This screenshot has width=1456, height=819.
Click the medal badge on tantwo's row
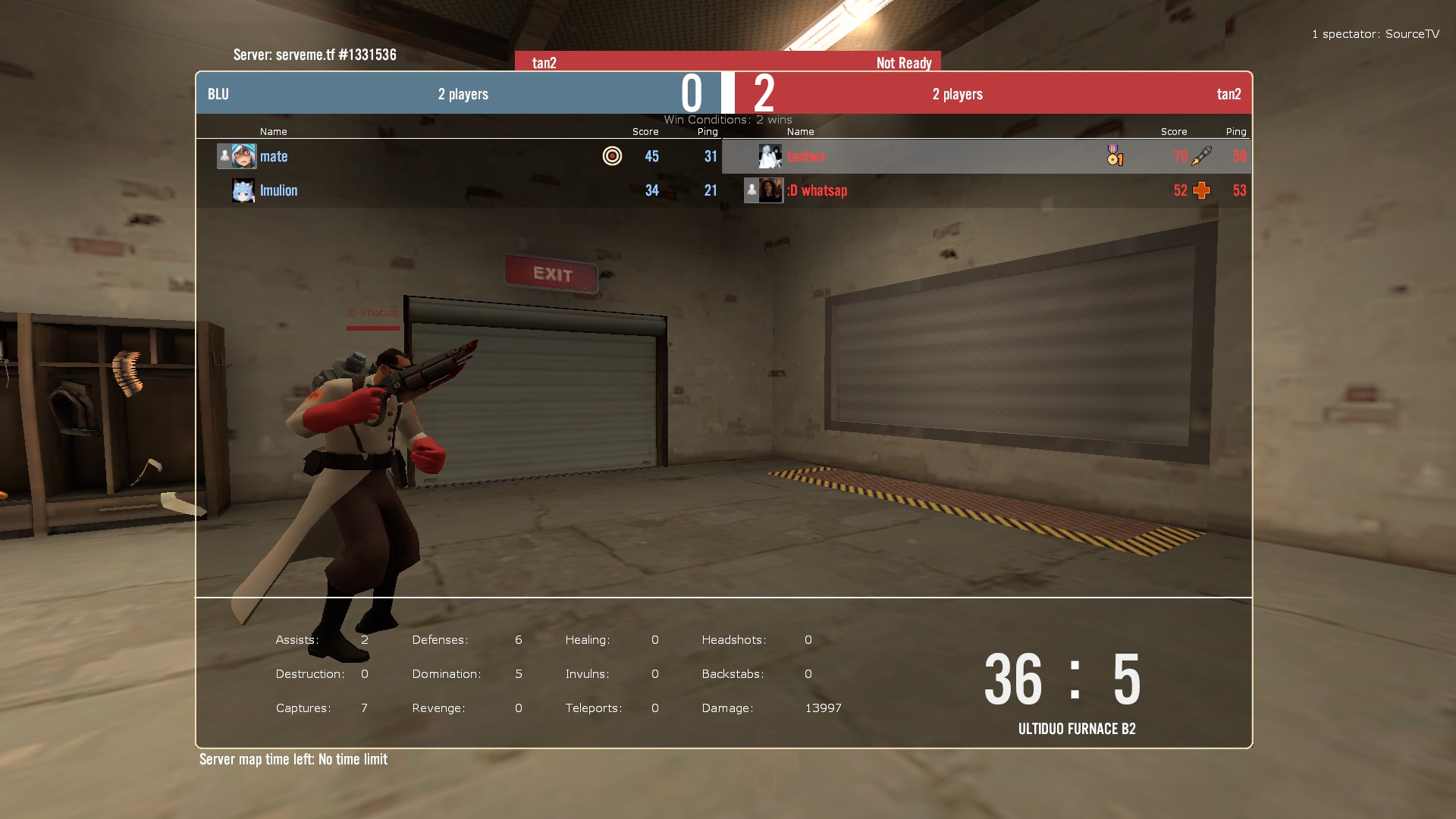pyautogui.click(x=1114, y=156)
